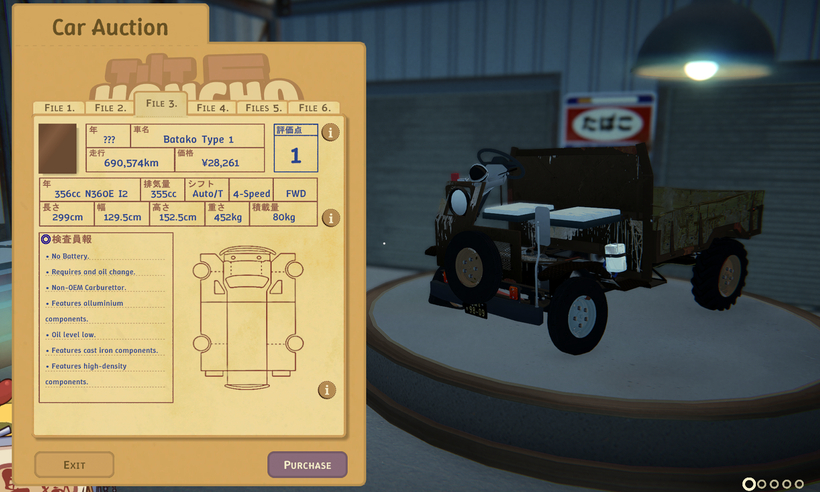Open info icon below the damage diagram

pyautogui.click(x=327, y=390)
